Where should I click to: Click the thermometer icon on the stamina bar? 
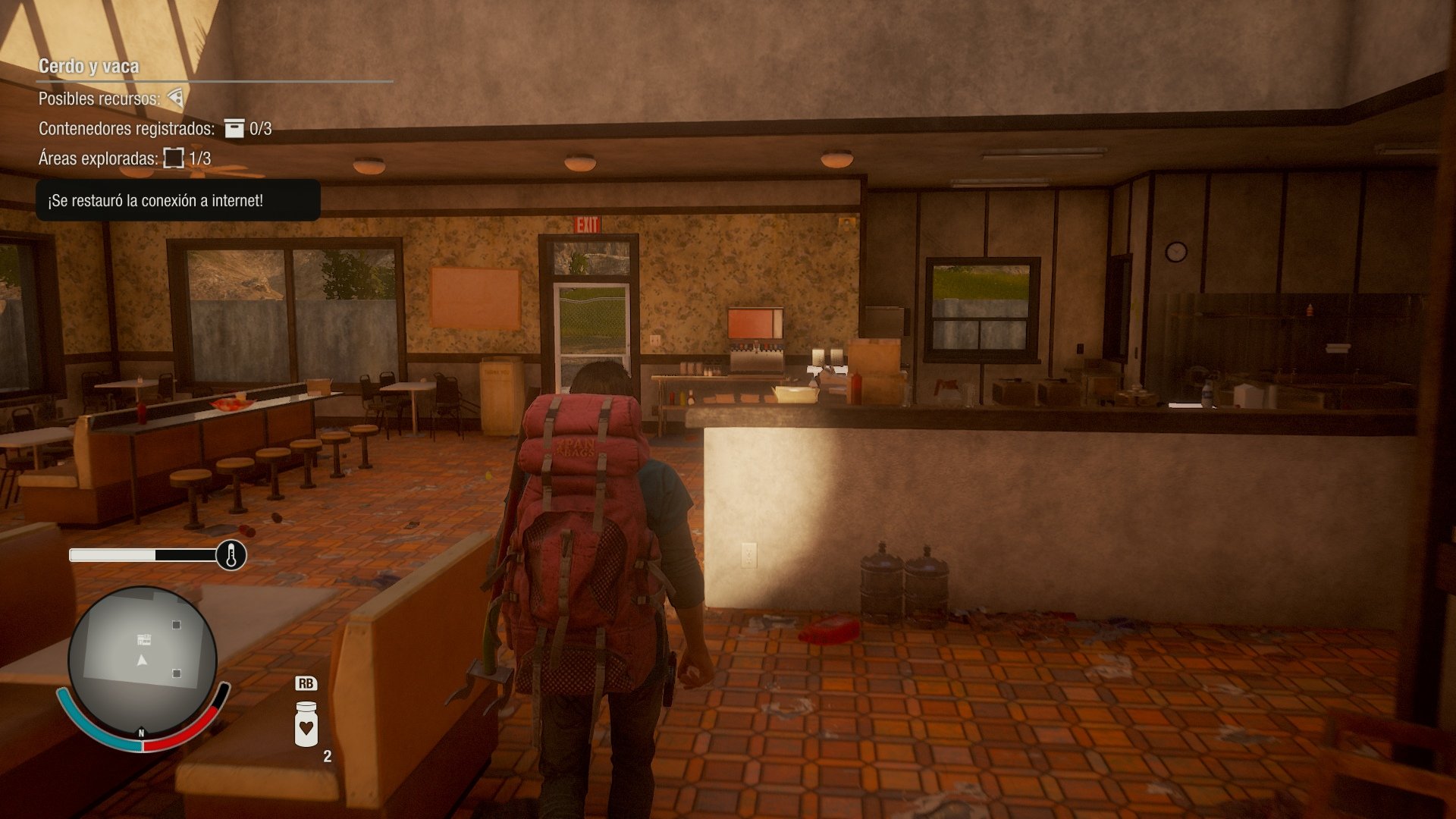230,556
